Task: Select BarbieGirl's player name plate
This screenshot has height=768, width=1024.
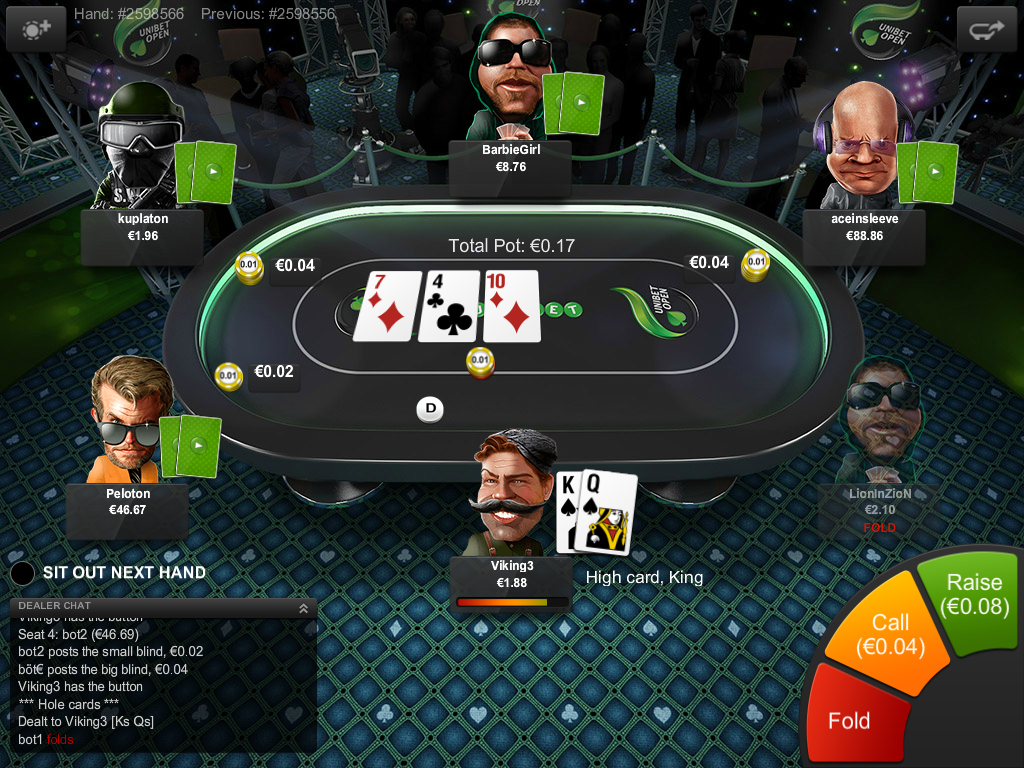Action: tap(510, 159)
